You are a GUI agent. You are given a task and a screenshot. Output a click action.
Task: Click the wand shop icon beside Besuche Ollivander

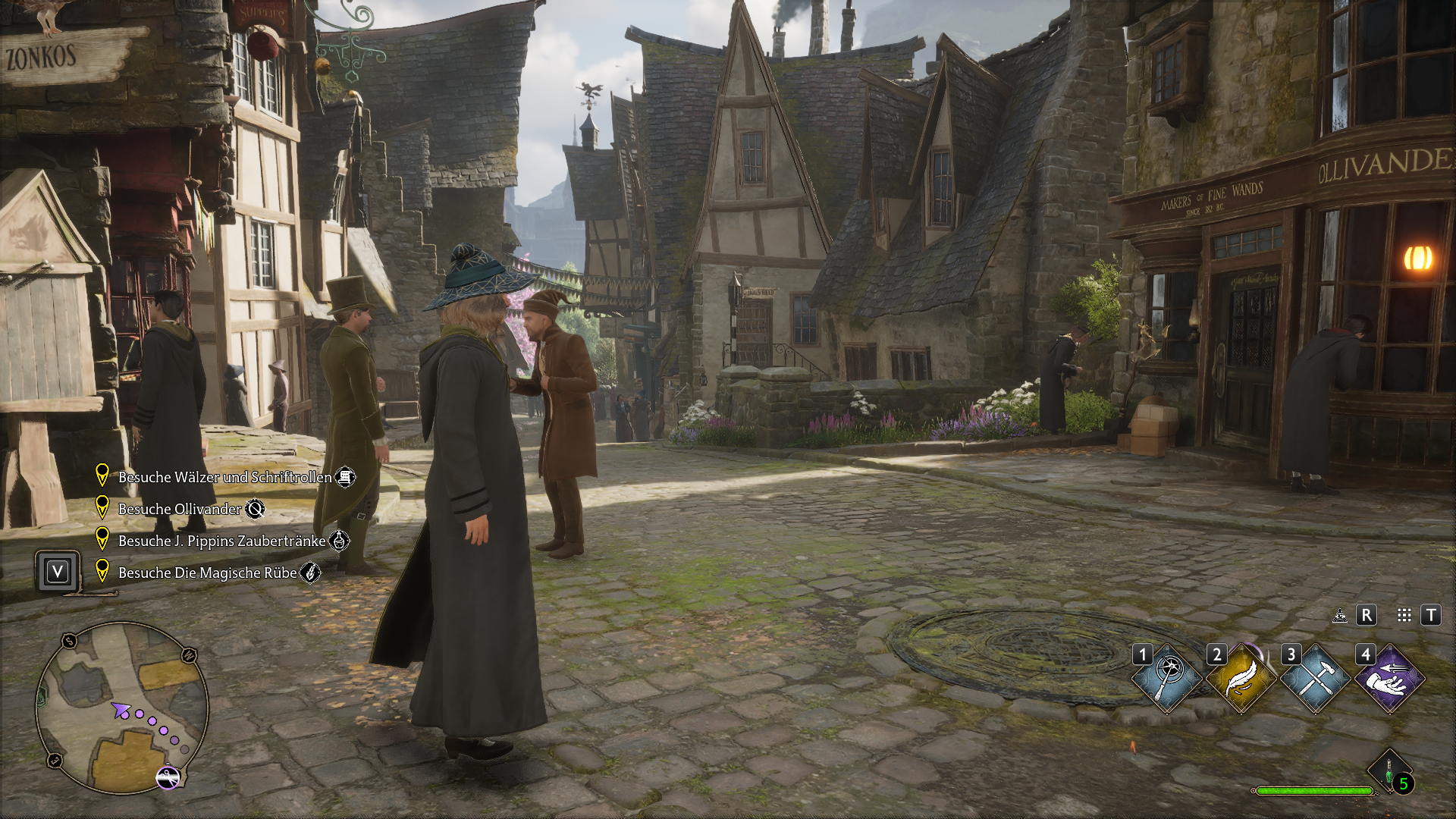(x=255, y=509)
